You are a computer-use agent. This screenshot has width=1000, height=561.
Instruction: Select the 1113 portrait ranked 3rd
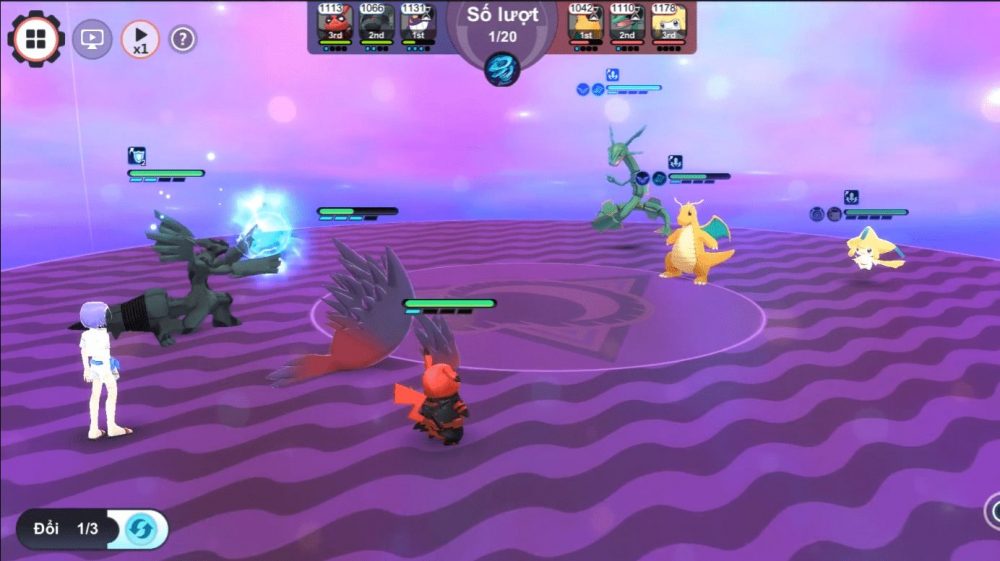click(333, 24)
